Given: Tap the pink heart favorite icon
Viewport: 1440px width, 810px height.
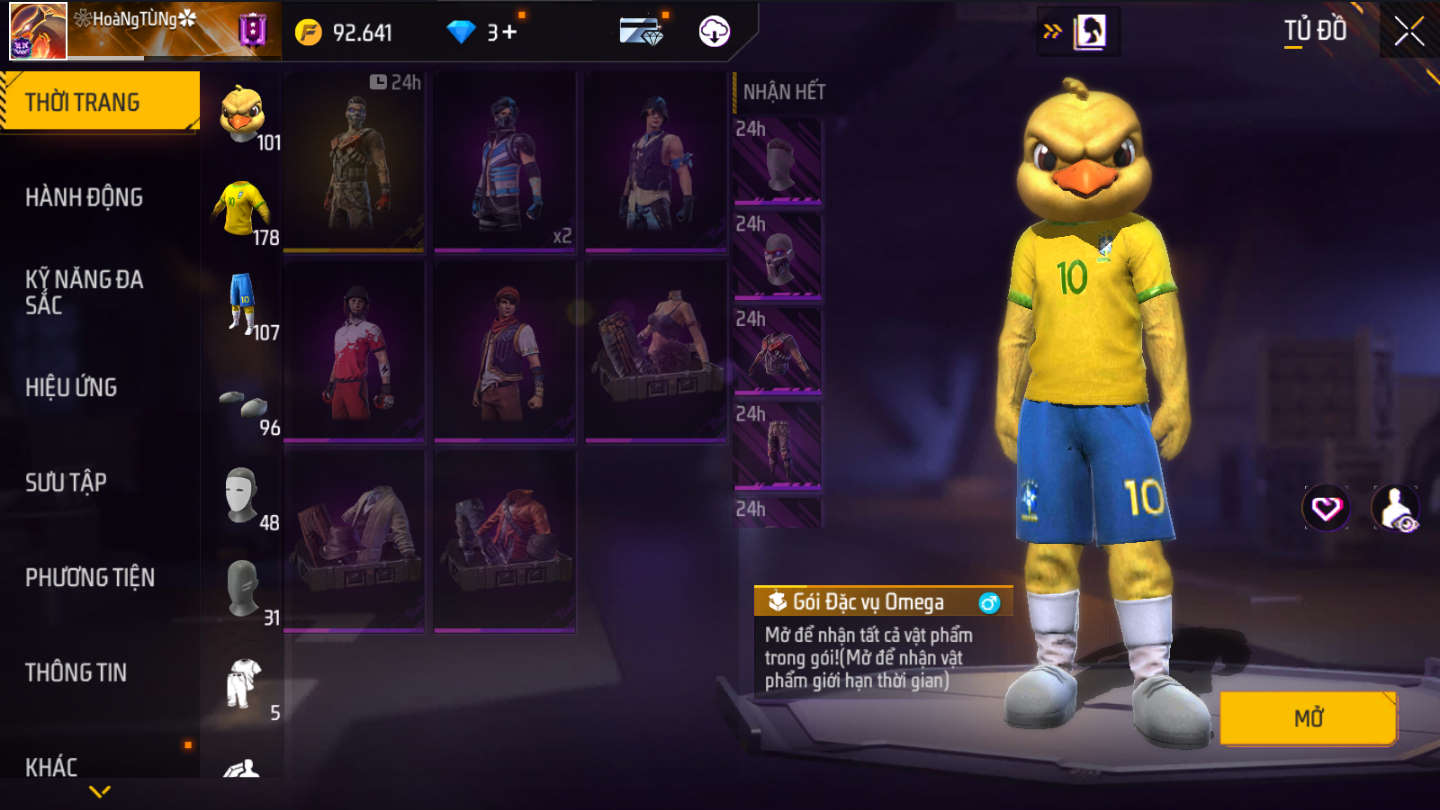Looking at the screenshot, I should click(x=1326, y=509).
